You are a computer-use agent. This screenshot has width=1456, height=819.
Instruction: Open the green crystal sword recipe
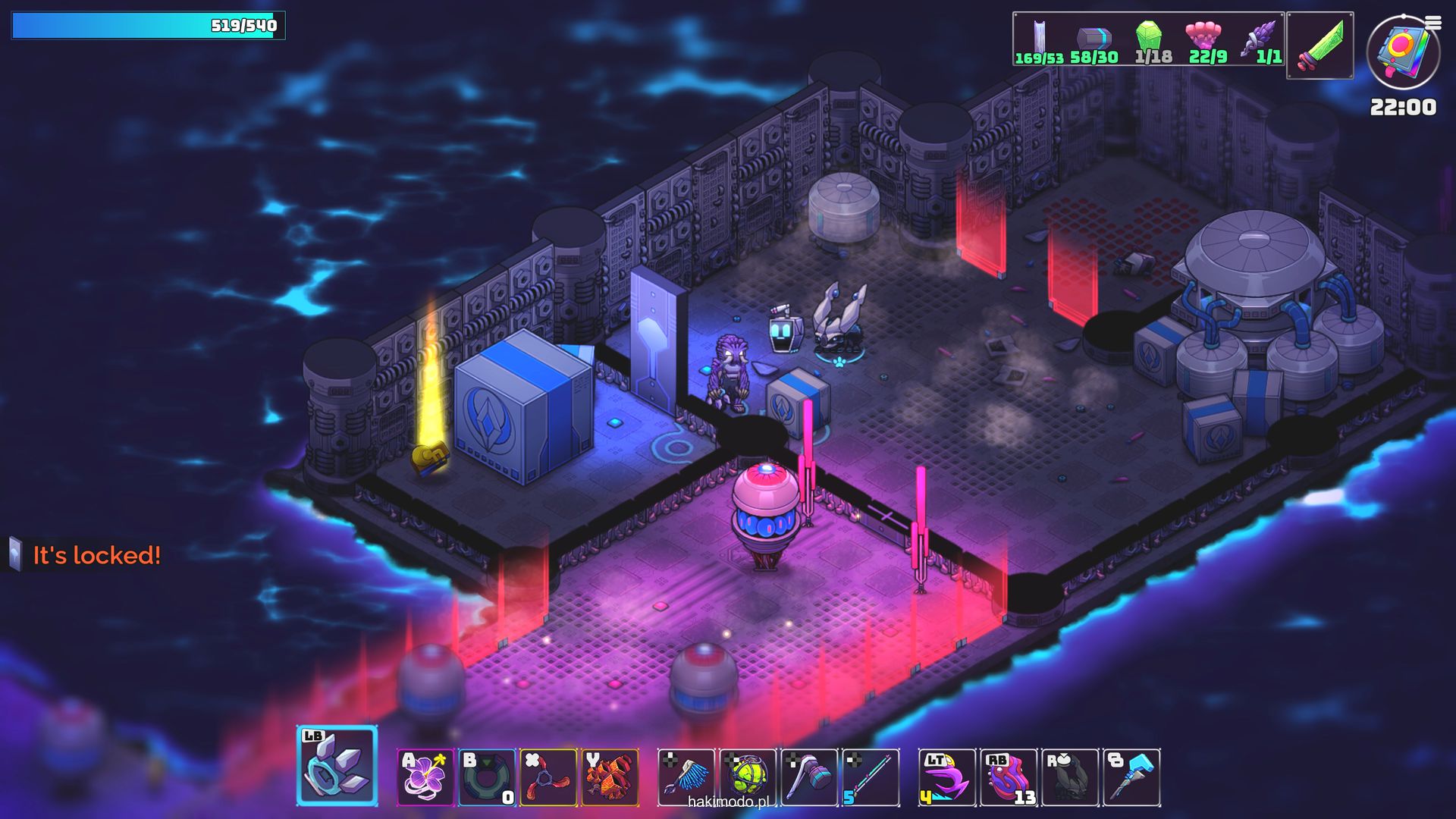point(1319,45)
